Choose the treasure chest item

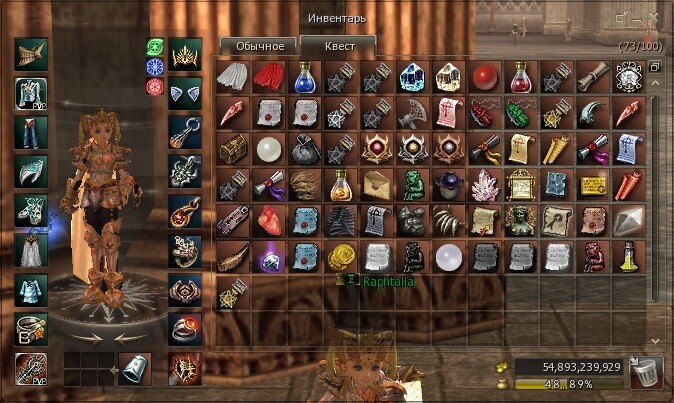tap(233, 149)
